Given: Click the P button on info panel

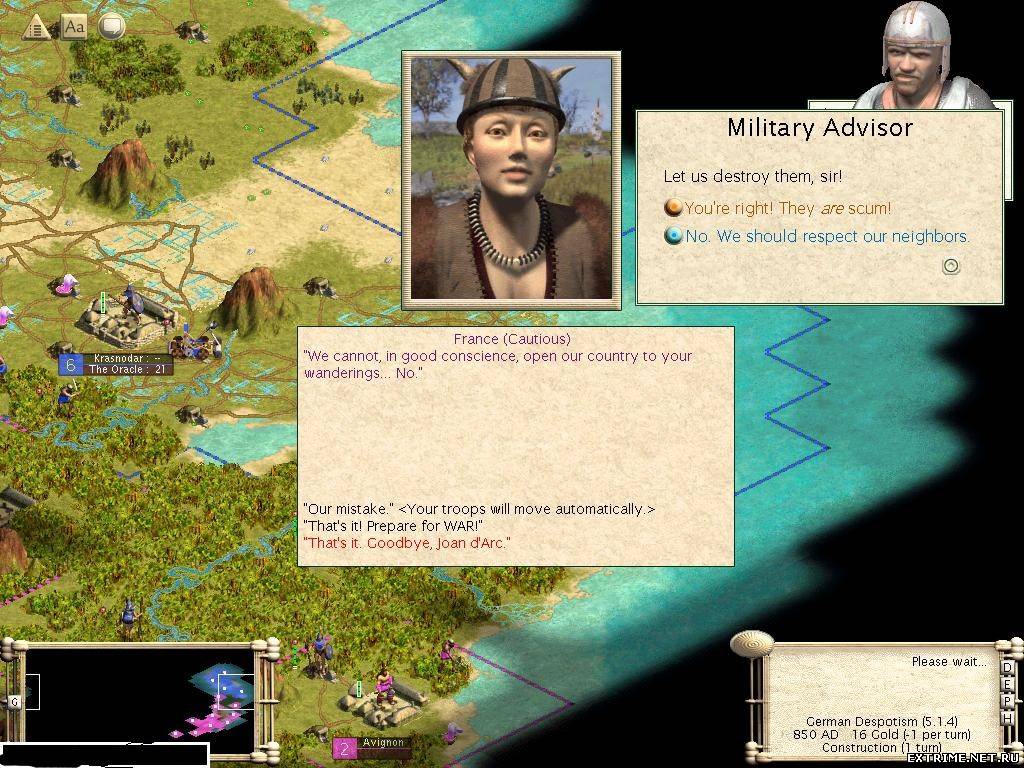Looking at the screenshot, I should pos(1007,702).
